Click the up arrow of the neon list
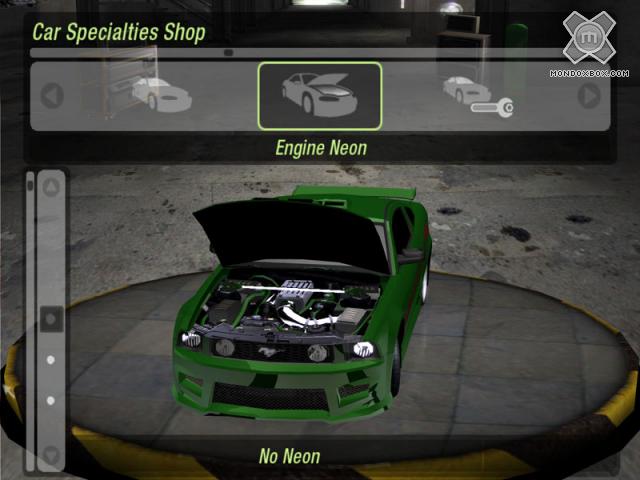 point(51,187)
